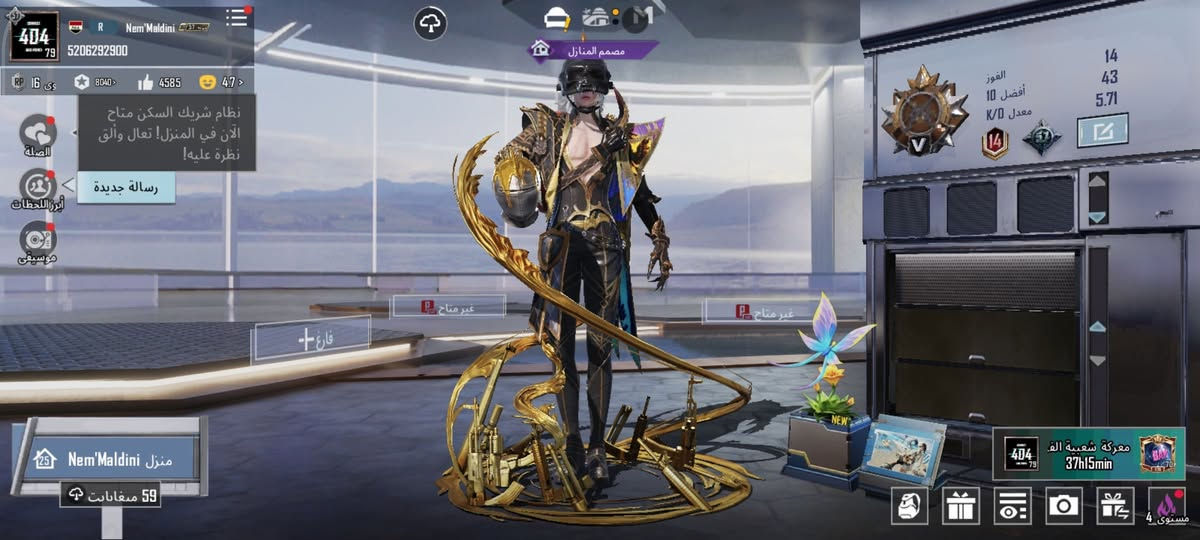Tap the cloud download icon at top

point(430,22)
